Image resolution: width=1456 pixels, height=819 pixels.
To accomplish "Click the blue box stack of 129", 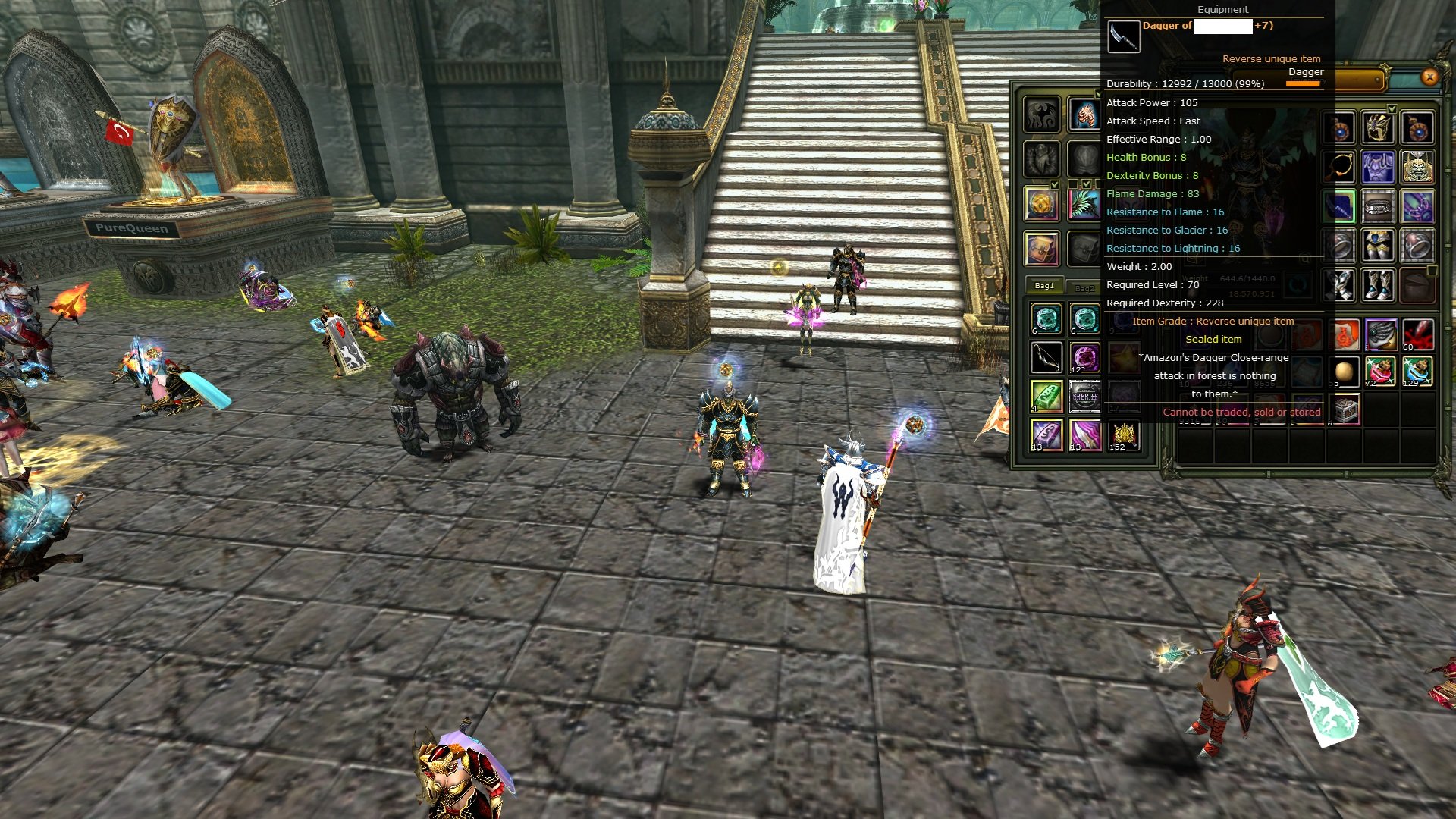I will pos(1416,372).
